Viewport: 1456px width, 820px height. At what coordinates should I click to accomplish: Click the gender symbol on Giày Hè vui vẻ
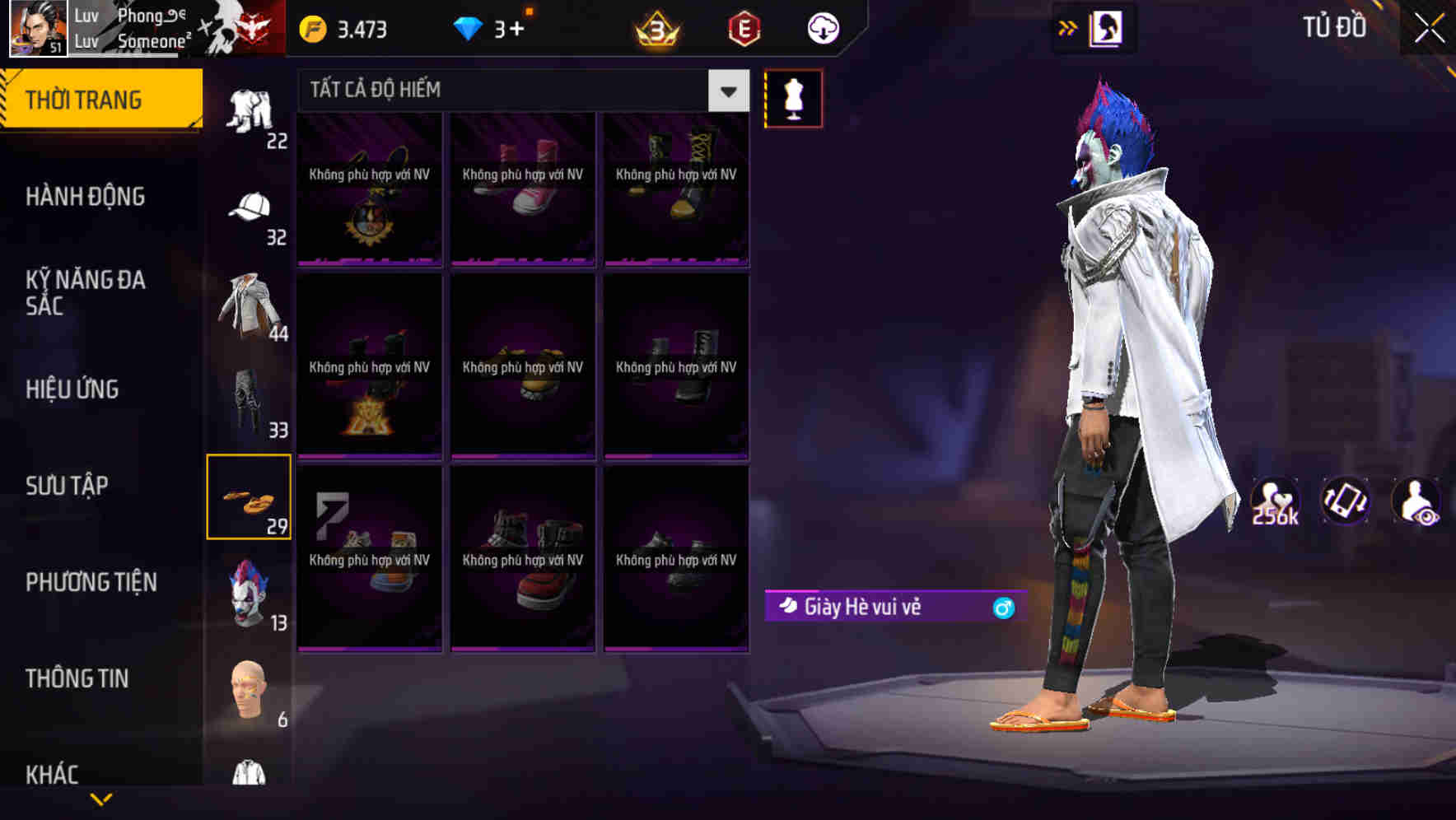pos(1003,606)
